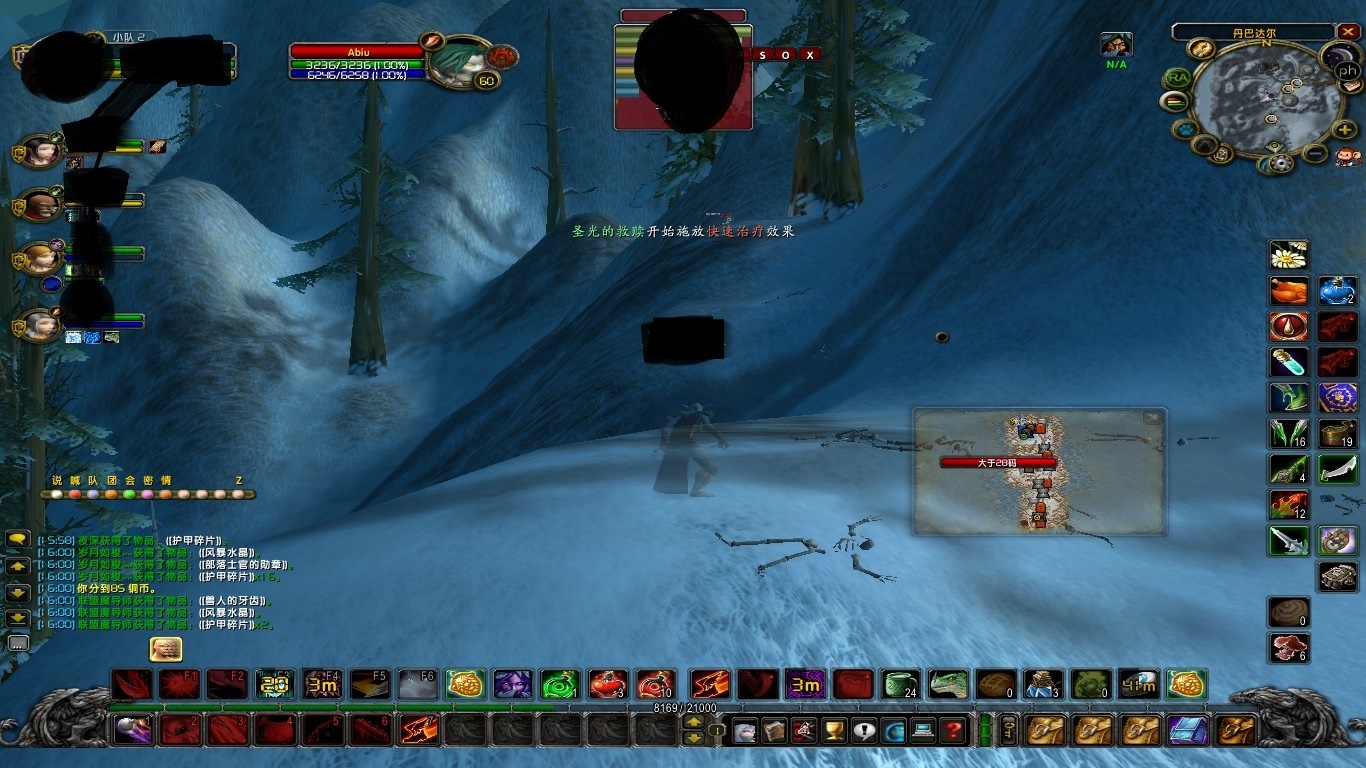Open the quest log exclamation icon
1366x768 pixels.
pos(864,731)
